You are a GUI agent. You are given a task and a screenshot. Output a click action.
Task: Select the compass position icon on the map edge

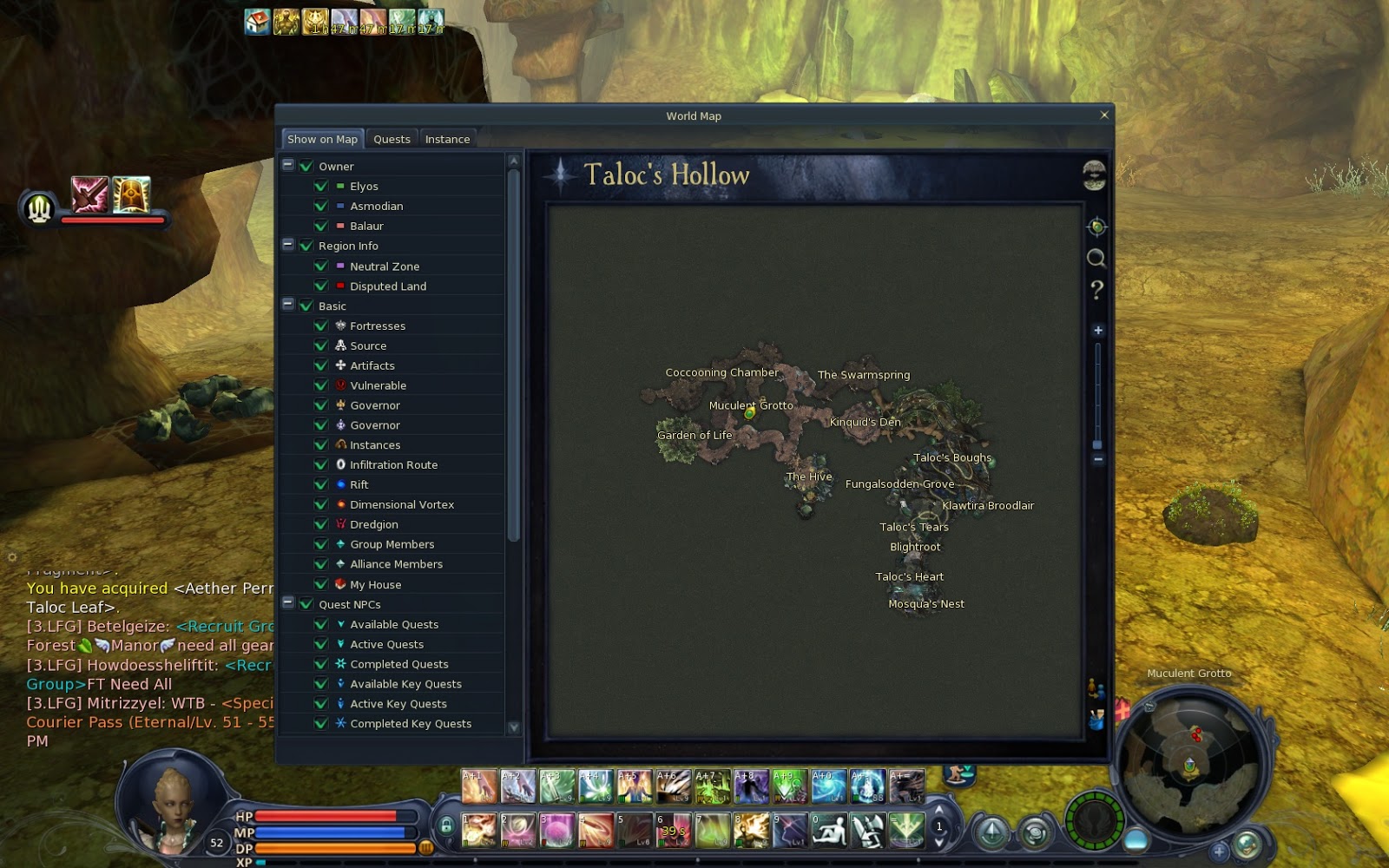tap(1096, 226)
